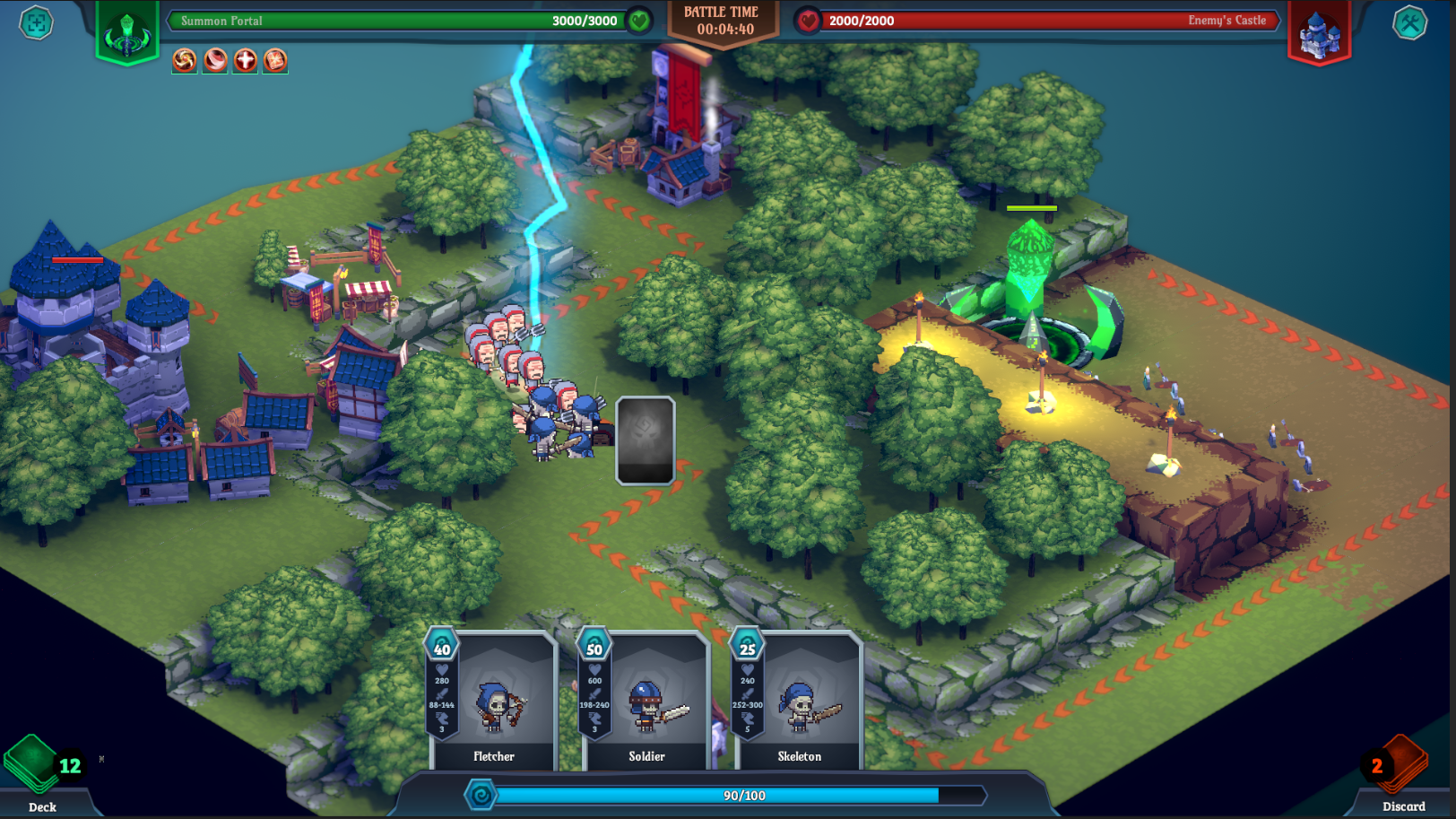The width and height of the screenshot is (1456, 819).
Task: Choose the Soldier card costing 50
Action: click(x=646, y=701)
